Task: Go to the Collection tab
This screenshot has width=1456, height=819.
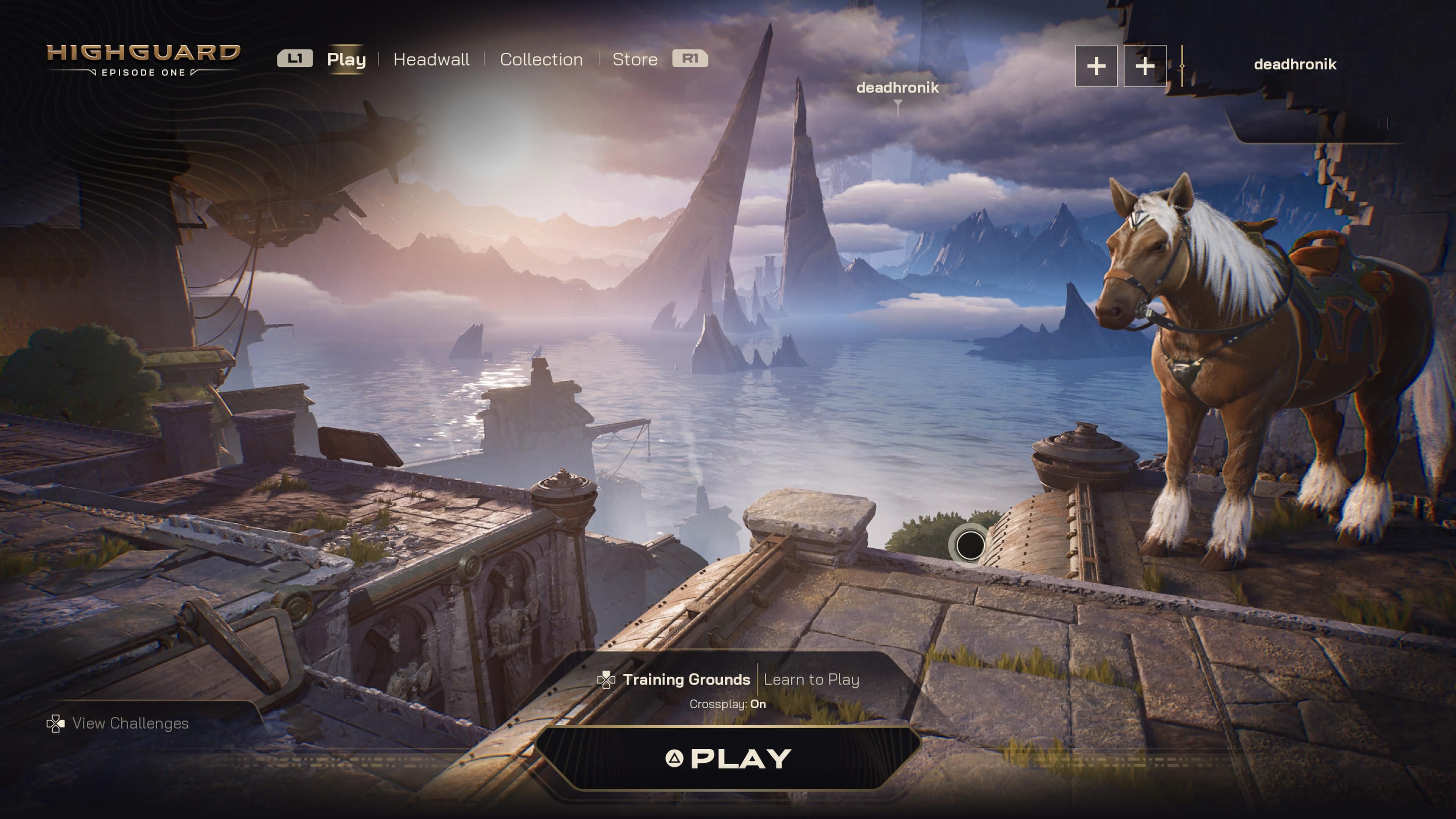Action: tap(541, 60)
